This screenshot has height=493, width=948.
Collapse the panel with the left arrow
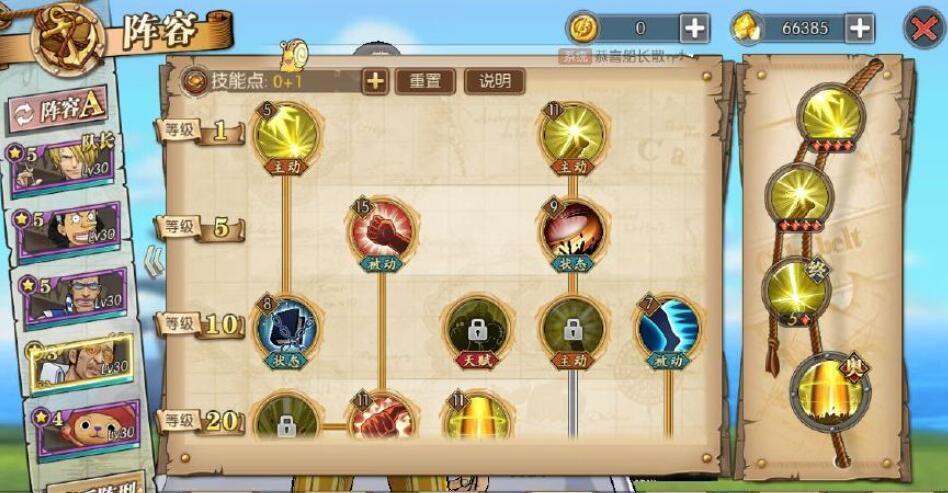coord(153,262)
